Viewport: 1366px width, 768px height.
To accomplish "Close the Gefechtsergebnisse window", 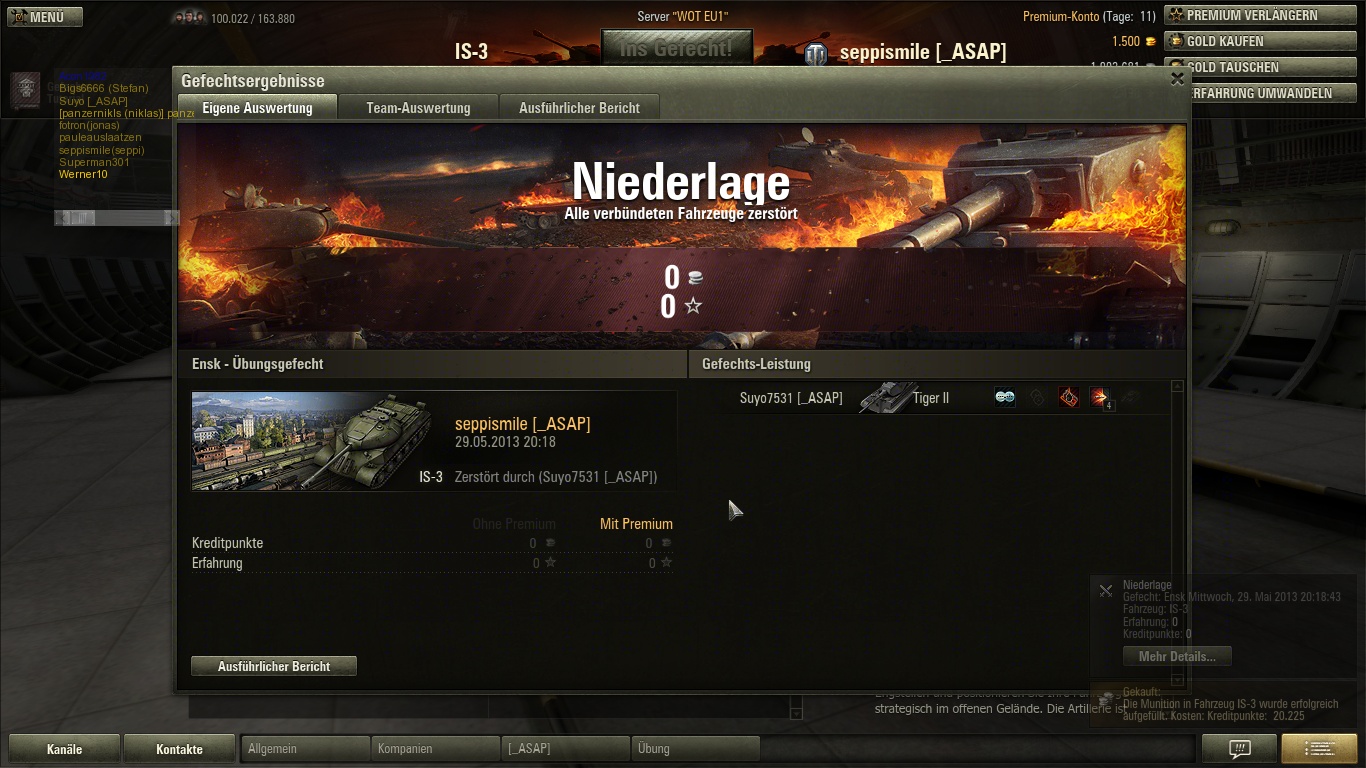I will (x=1177, y=79).
